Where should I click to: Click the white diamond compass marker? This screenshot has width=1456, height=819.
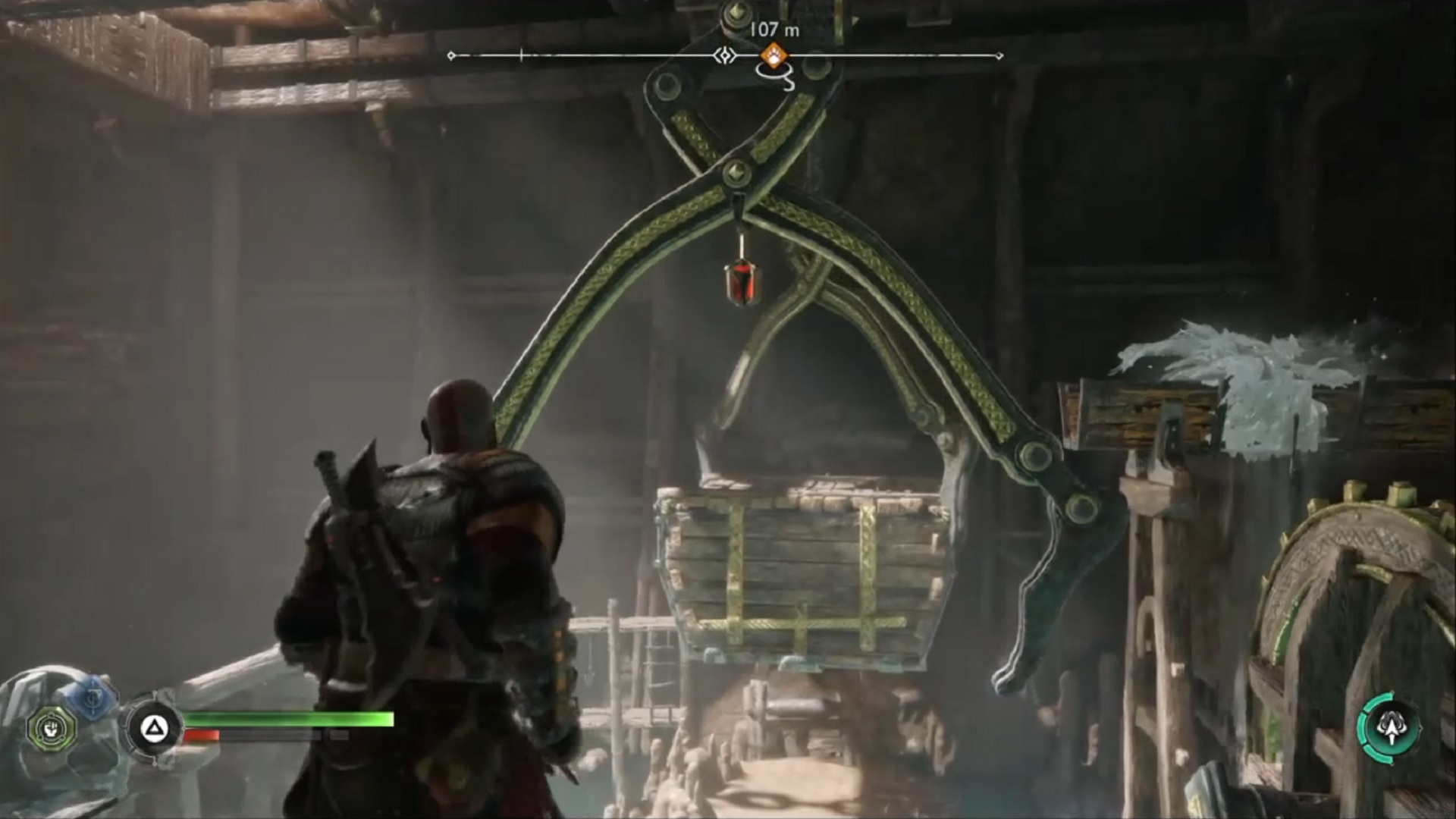click(x=726, y=55)
